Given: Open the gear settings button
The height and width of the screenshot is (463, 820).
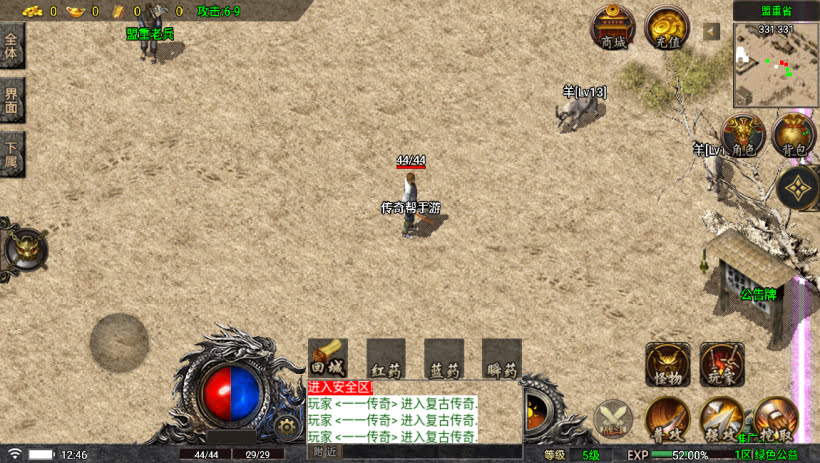Looking at the screenshot, I should [x=287, y=426].
